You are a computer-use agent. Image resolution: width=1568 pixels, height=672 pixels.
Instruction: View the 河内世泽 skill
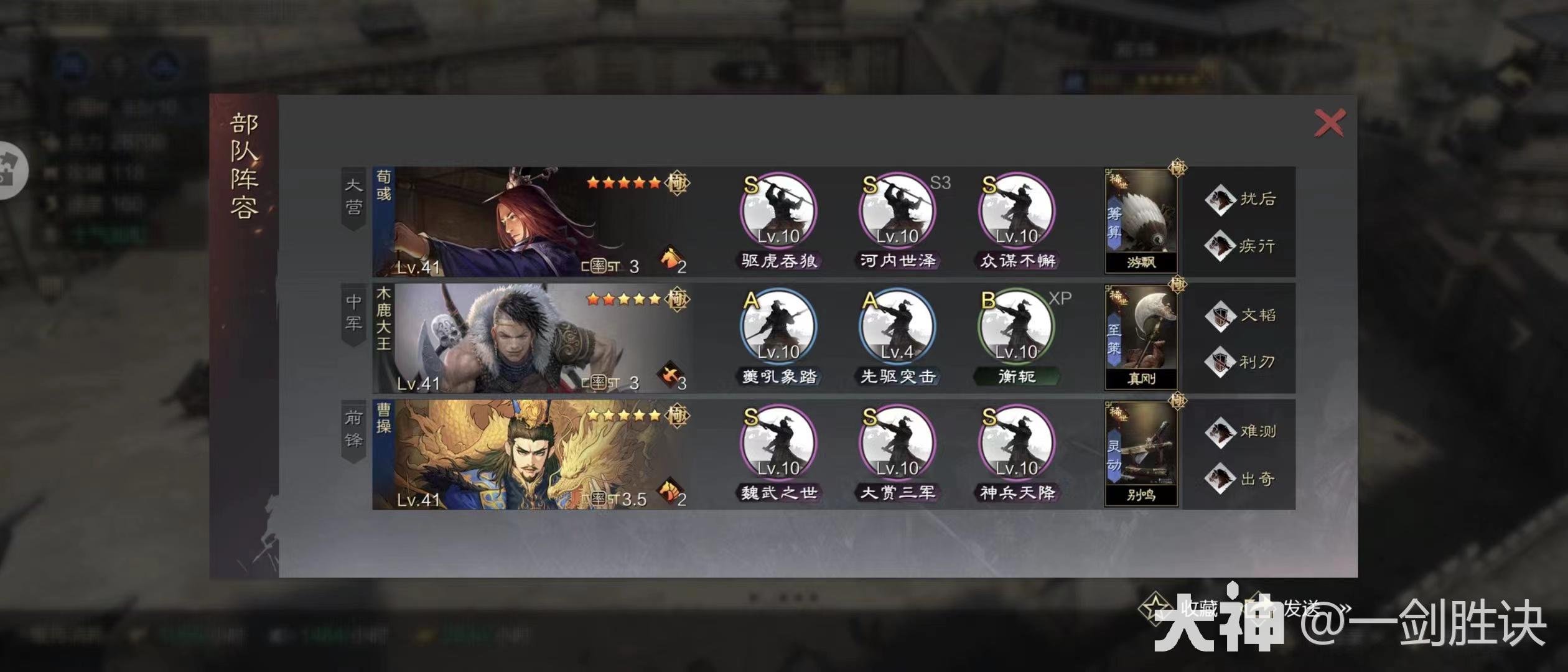coord(897,212)
